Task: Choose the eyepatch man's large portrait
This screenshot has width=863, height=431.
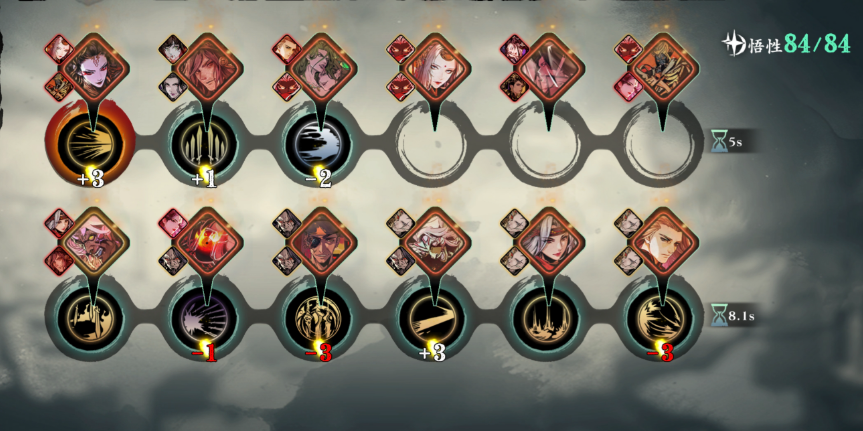Action: tap(319, 240)
